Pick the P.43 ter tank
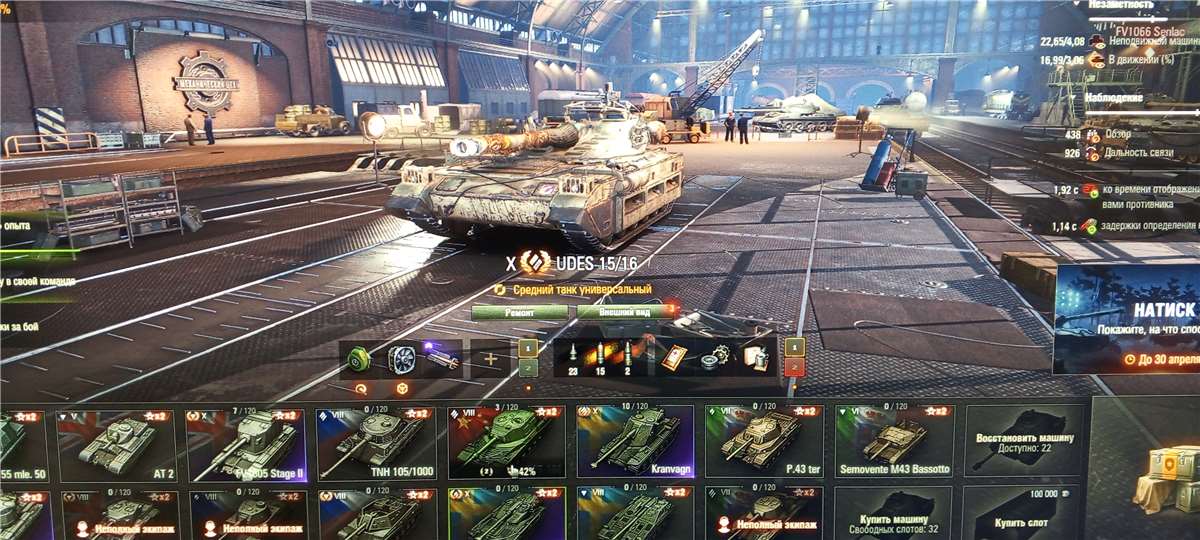The height and width of the screenshot is (540, 1200). (765, 444)
